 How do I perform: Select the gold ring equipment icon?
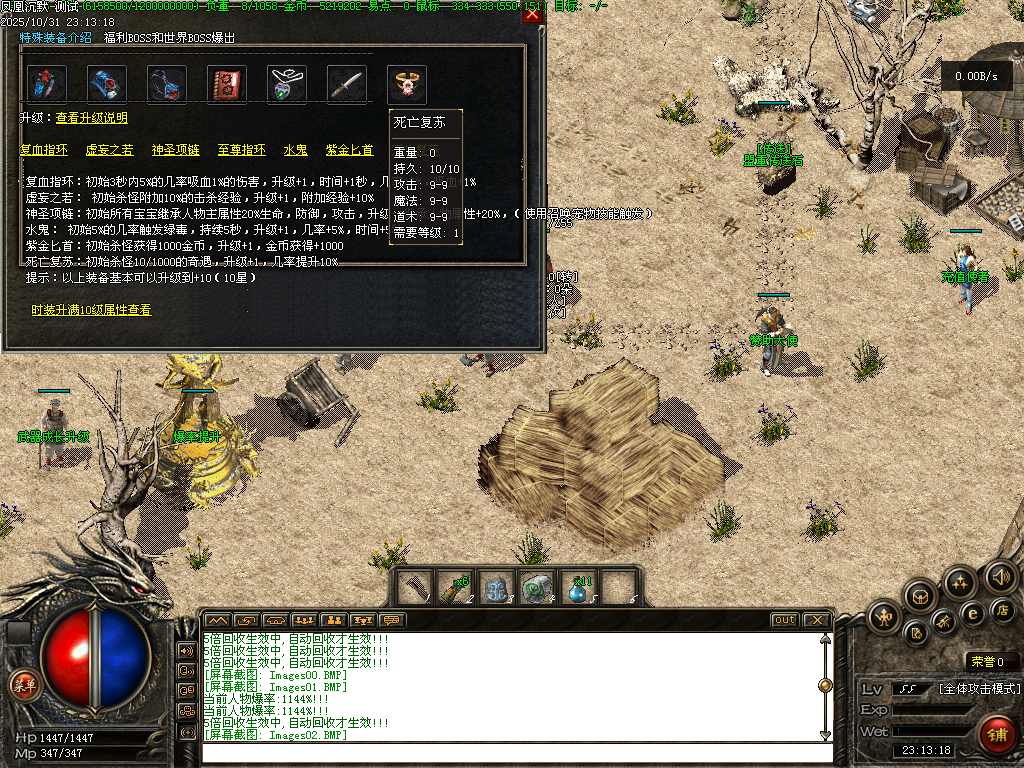click(407, 83)
